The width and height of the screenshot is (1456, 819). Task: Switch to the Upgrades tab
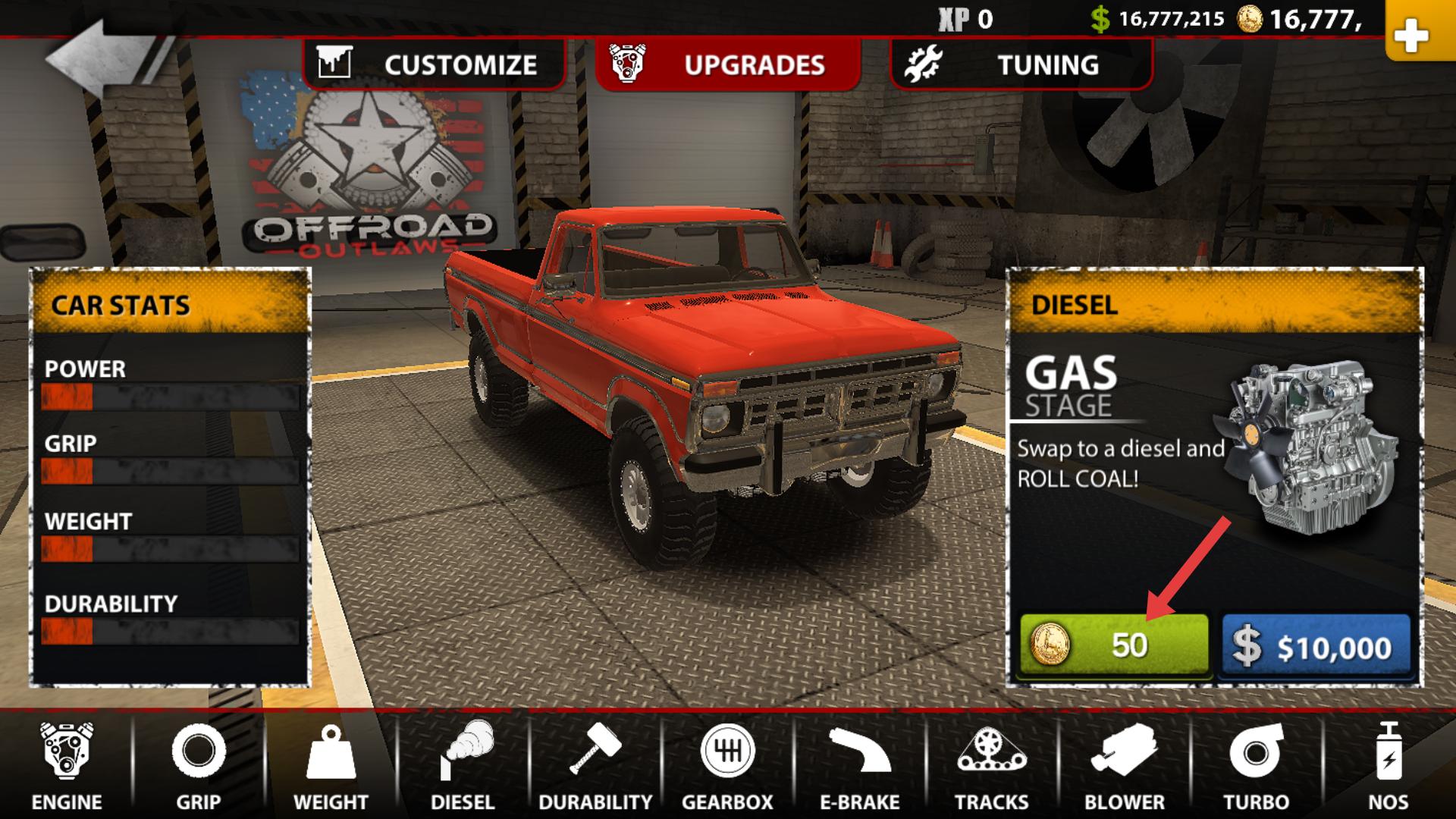[x=728, y=64]
